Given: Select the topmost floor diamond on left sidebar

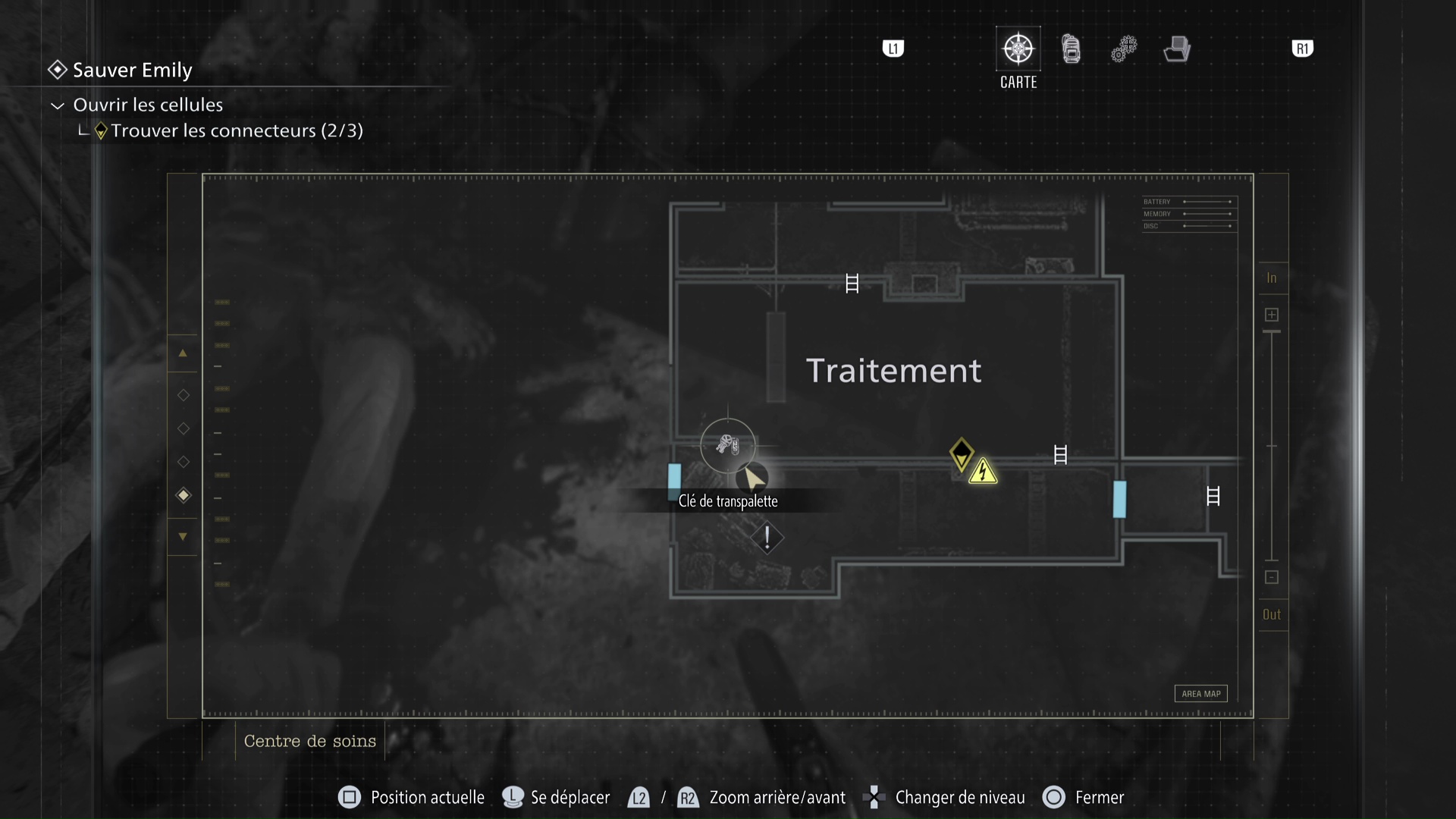Looking at the screenshot, I should click(183, 394).
